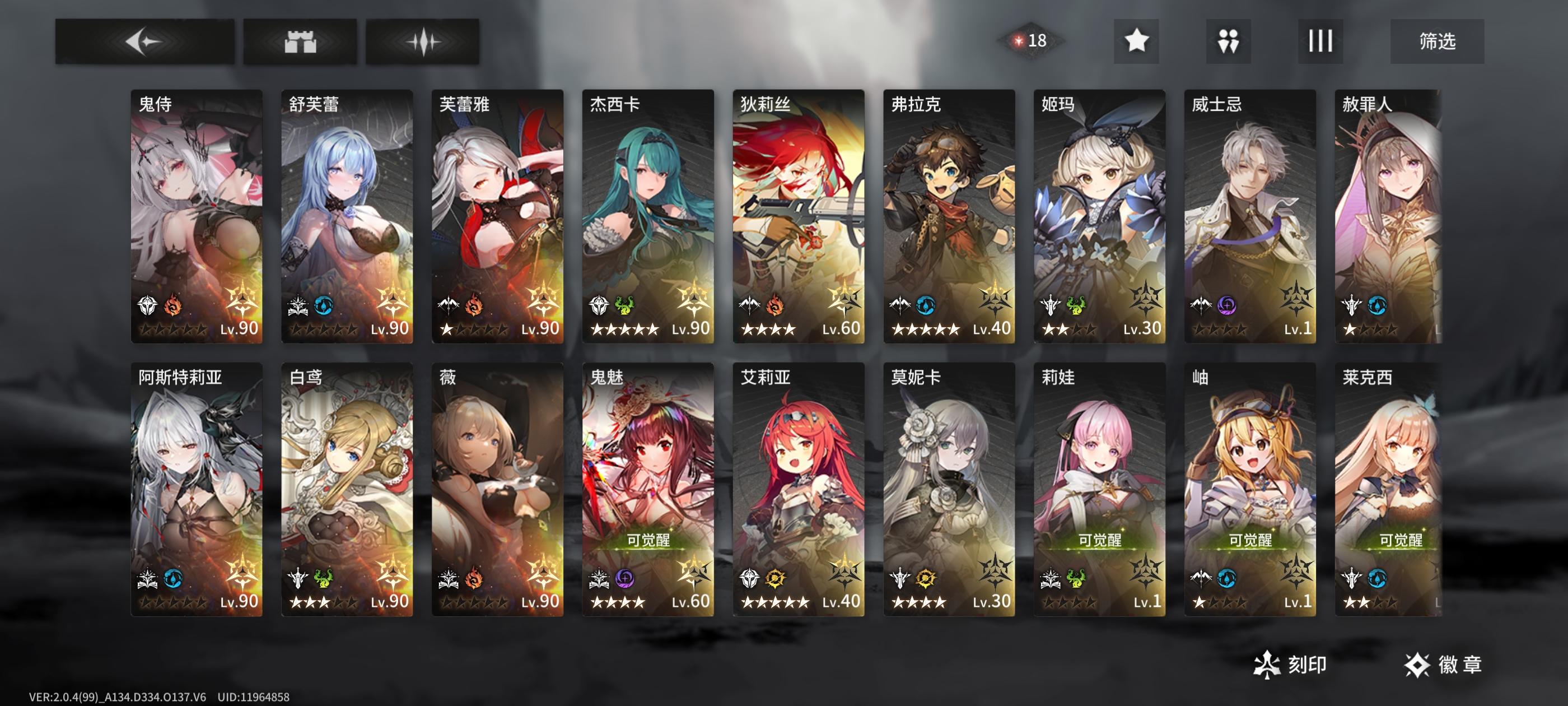This screenshot has width=1568, height=706.
Task: Open the 筛选 filter panel
Action: coord(1440,41)
